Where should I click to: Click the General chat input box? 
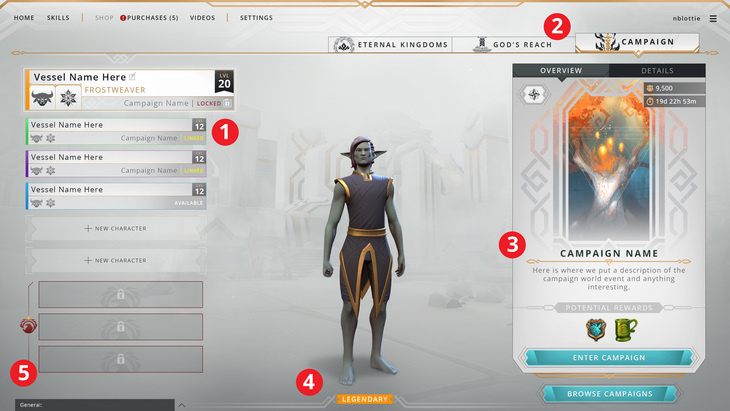click(90, 405)
